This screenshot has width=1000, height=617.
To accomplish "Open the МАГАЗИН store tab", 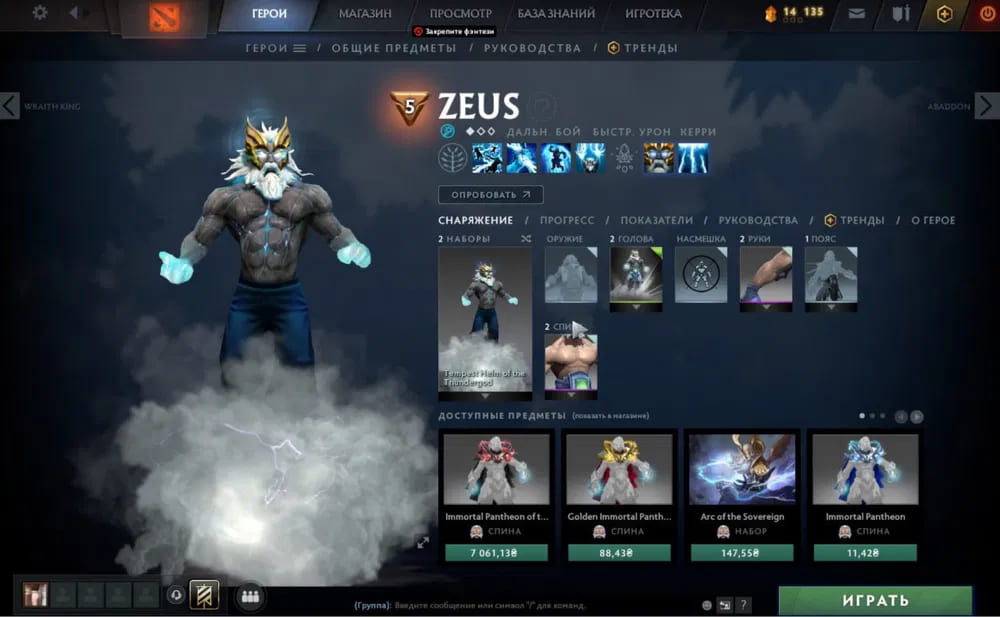I will pyautogui.click(x=365, y=14).
